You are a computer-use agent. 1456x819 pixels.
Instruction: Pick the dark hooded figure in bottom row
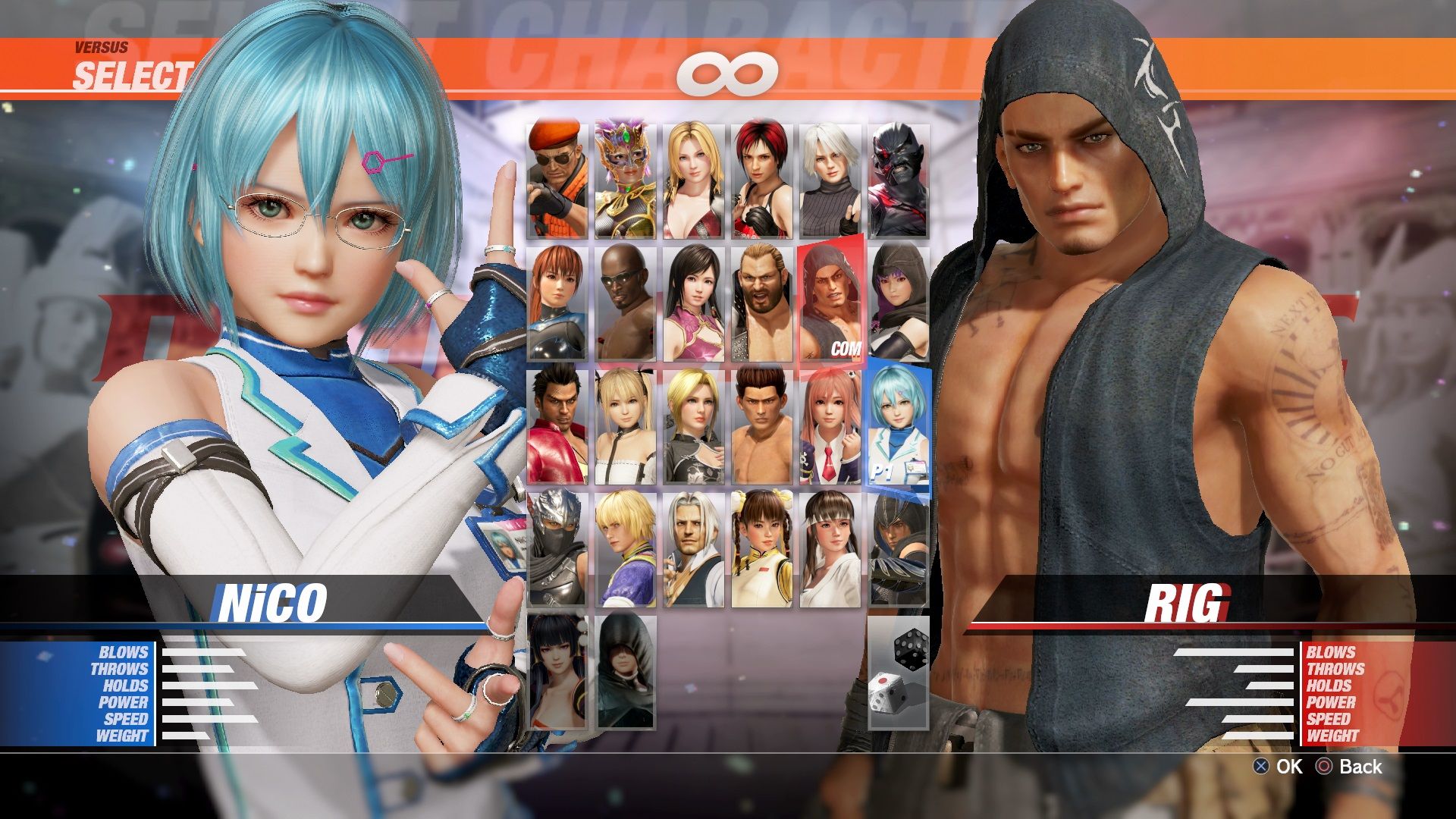point(626,672)
